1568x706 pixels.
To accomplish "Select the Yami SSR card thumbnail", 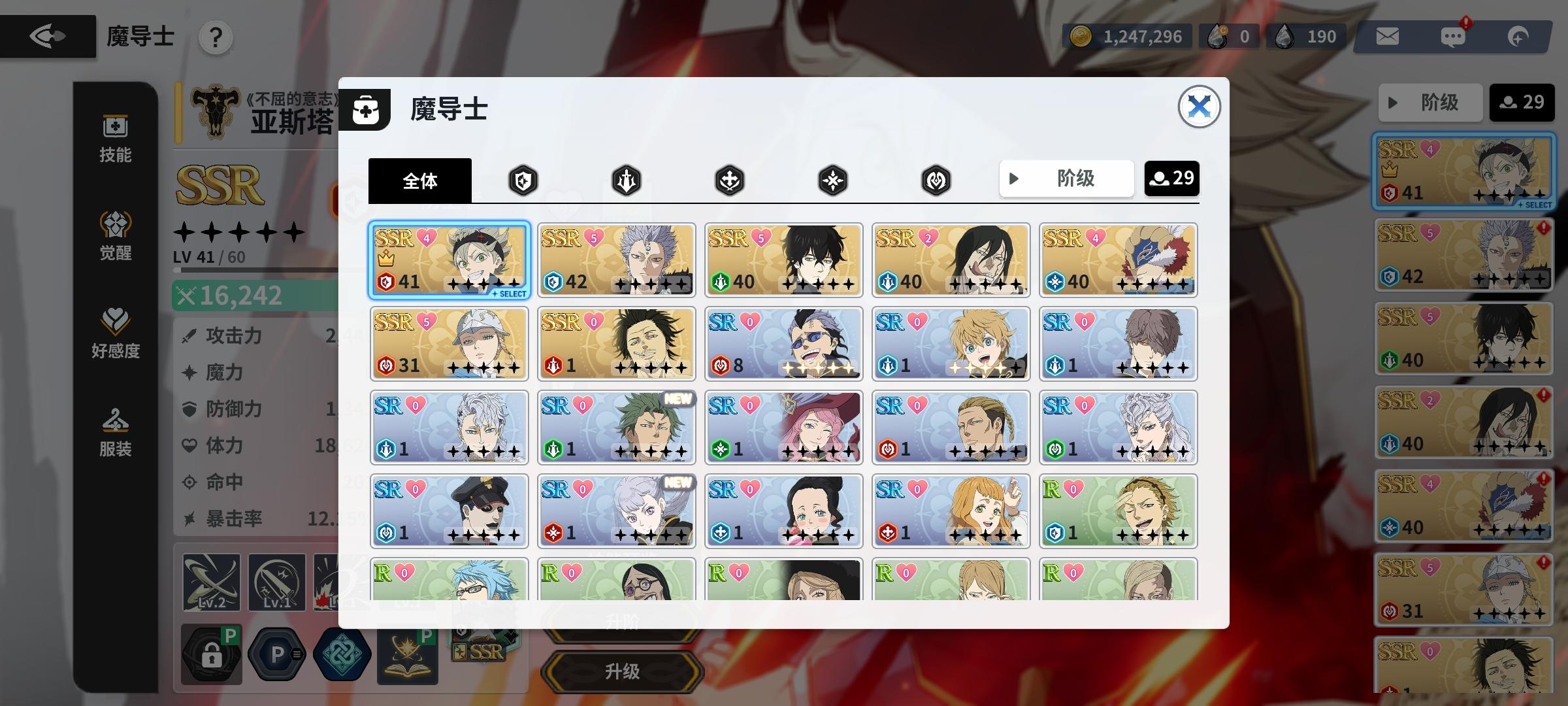I will pos(616,343).
